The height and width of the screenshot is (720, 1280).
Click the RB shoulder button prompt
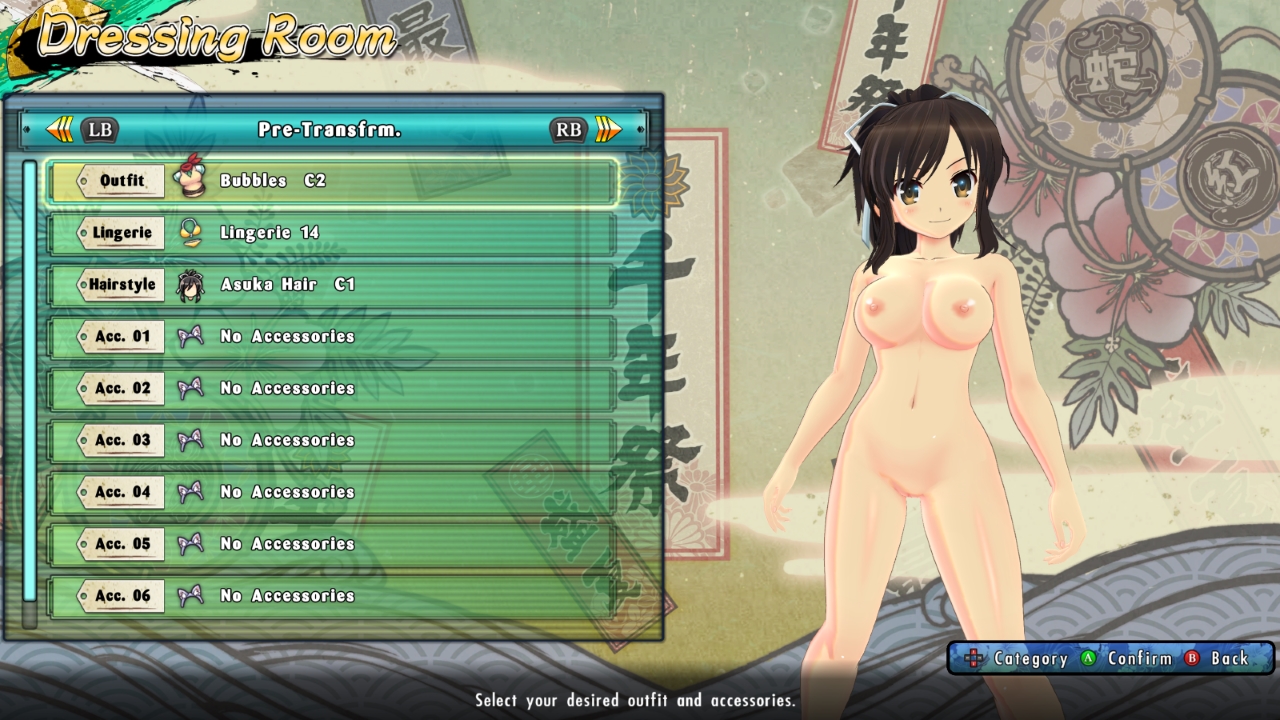coord(566,130)
